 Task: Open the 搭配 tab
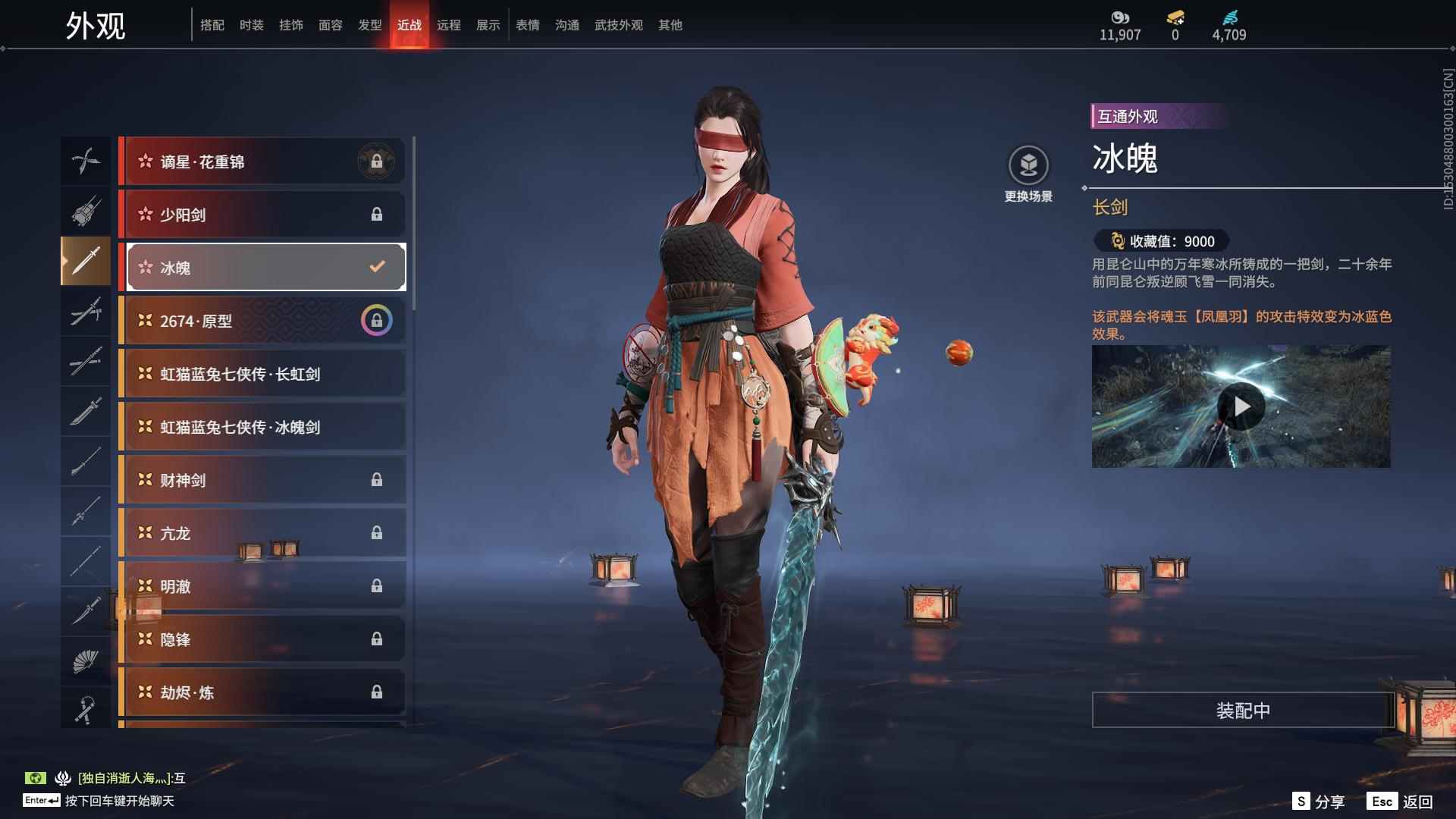pyautogui.click(x=212, y=25)
